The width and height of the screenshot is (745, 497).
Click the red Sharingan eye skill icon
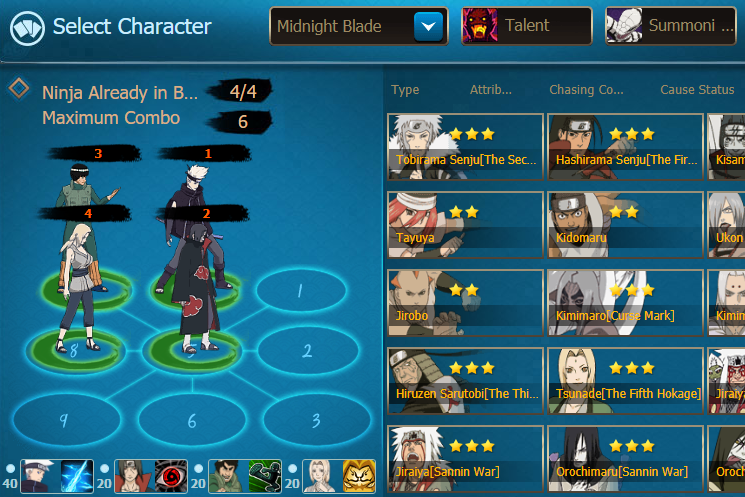pyautogui.click(x=172, y=476)
